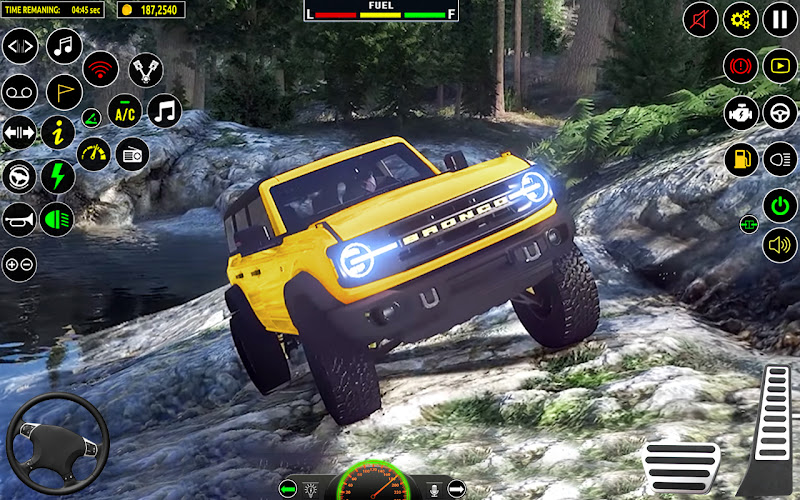This screenshot has height=500, width=800.
Task: Apply the brake pedal
Action: (681, 464)
